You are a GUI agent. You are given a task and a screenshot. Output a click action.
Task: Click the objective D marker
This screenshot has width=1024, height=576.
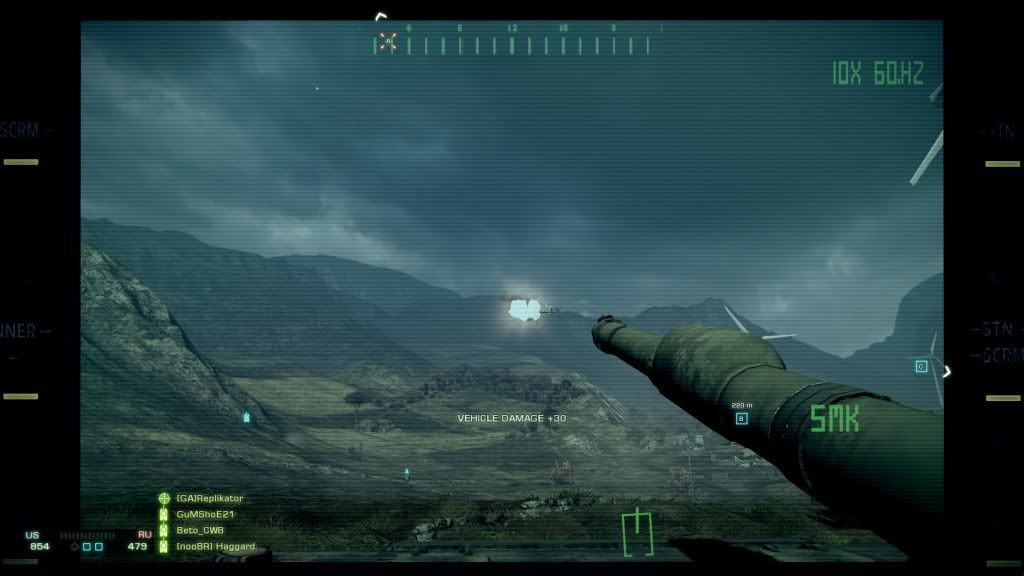click(x=921, y=367)
